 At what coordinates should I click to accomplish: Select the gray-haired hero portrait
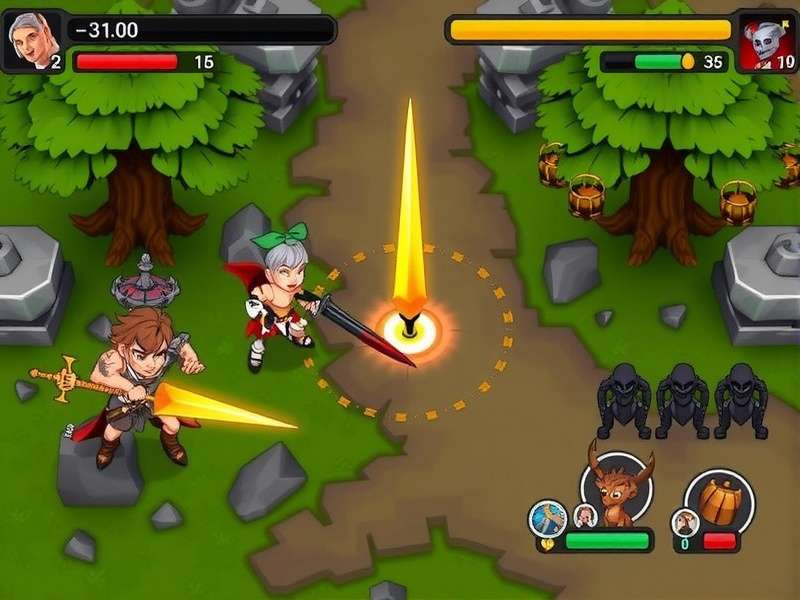[x=28, y=40]
